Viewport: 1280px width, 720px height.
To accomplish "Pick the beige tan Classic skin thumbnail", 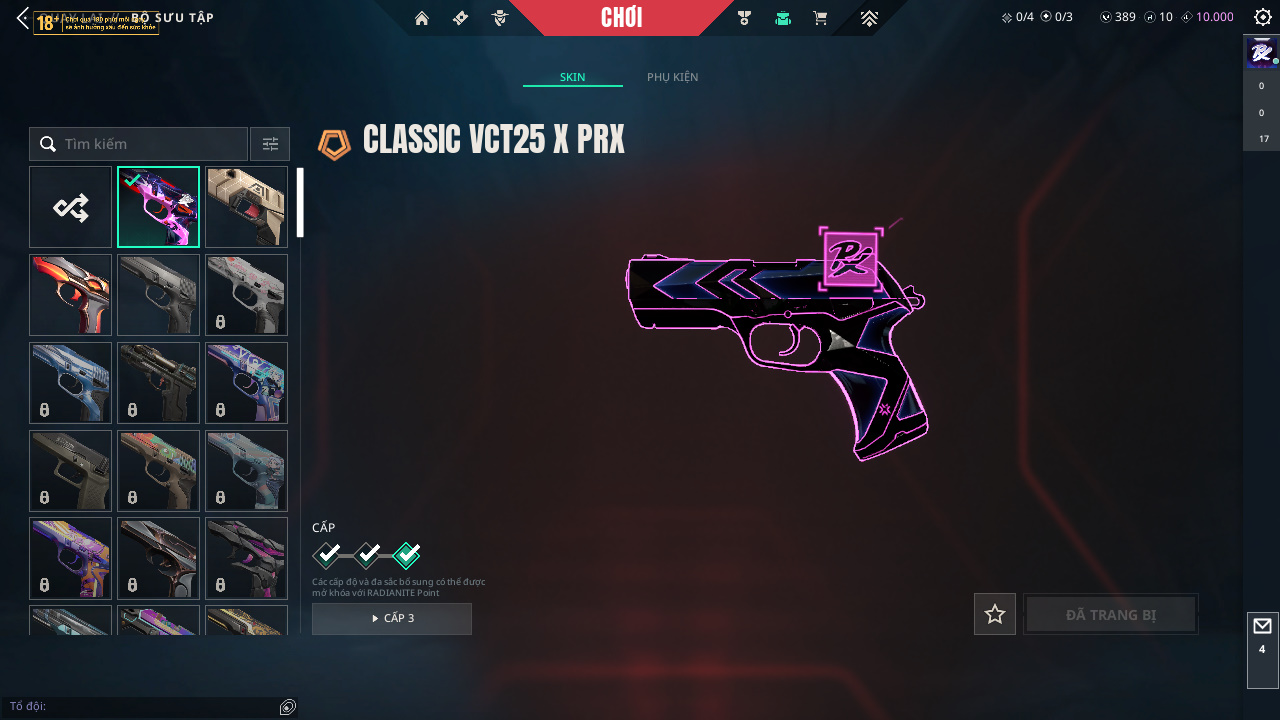I will coord(246,207).
